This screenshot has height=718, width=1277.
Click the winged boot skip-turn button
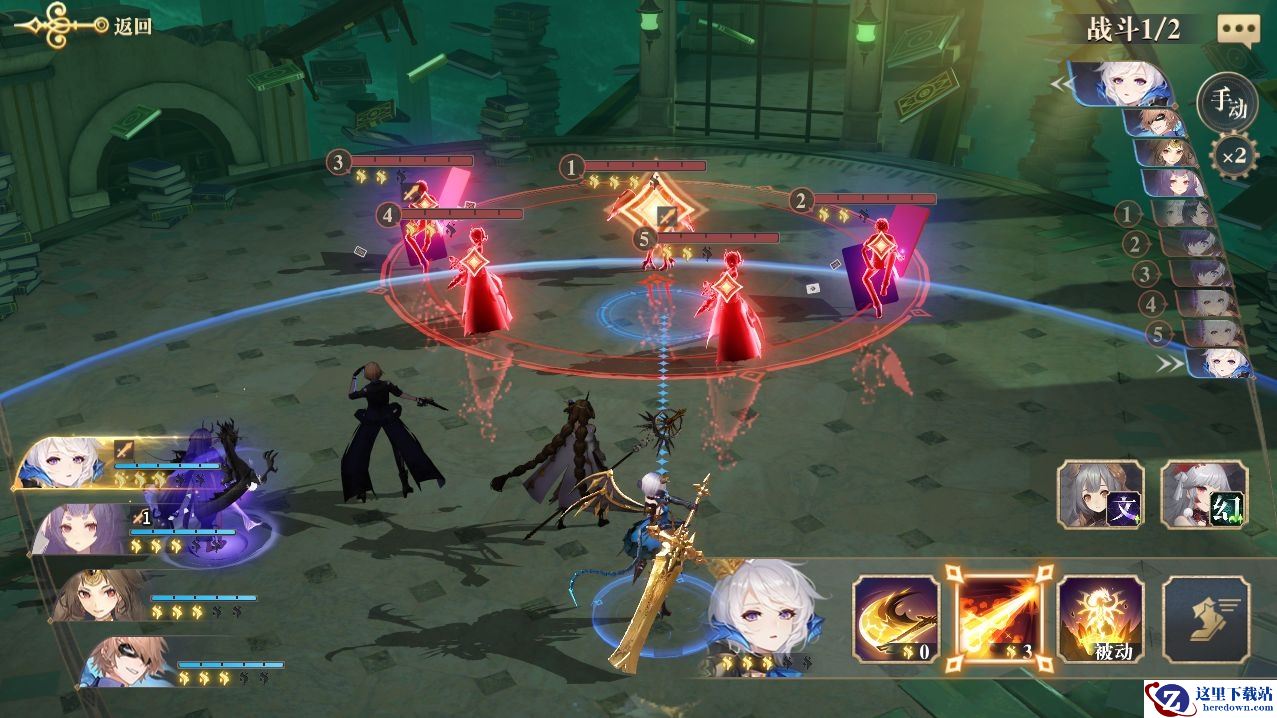[1205, 619]
